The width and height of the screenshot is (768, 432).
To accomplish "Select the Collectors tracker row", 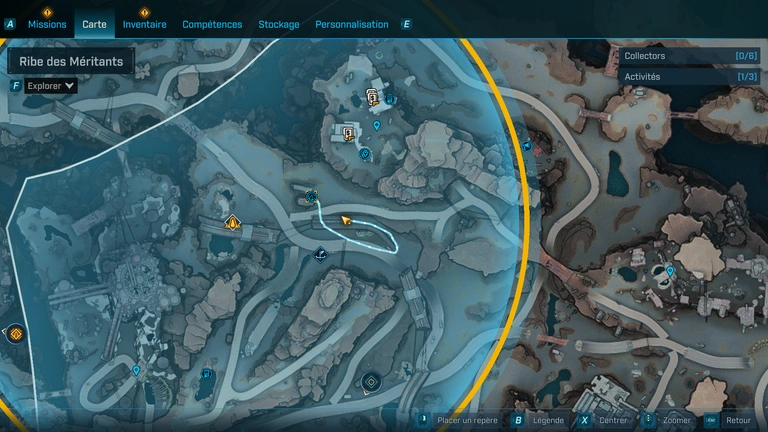I will (x=689, y=56).
